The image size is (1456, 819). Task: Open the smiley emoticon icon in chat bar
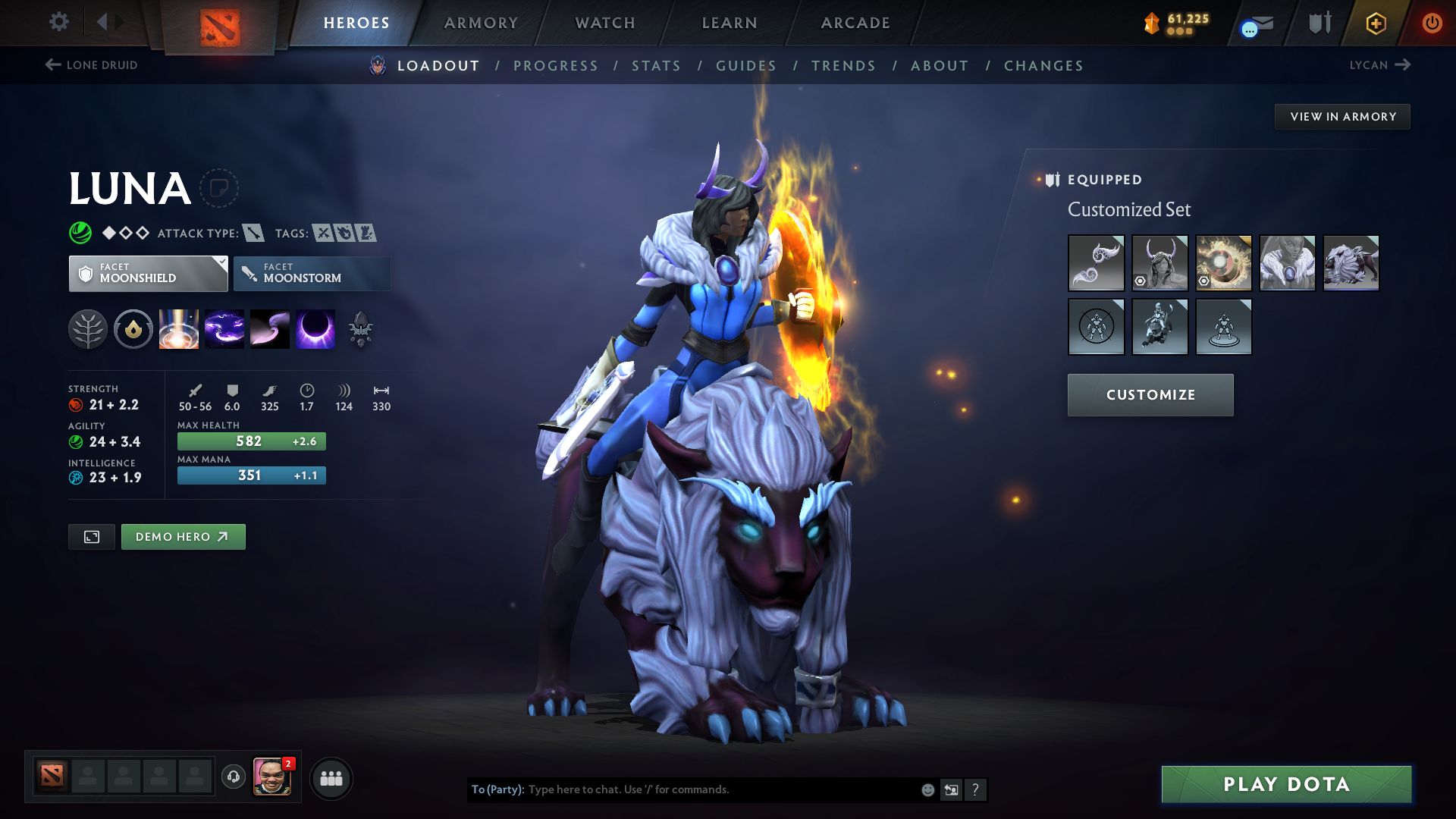(927, 789)
